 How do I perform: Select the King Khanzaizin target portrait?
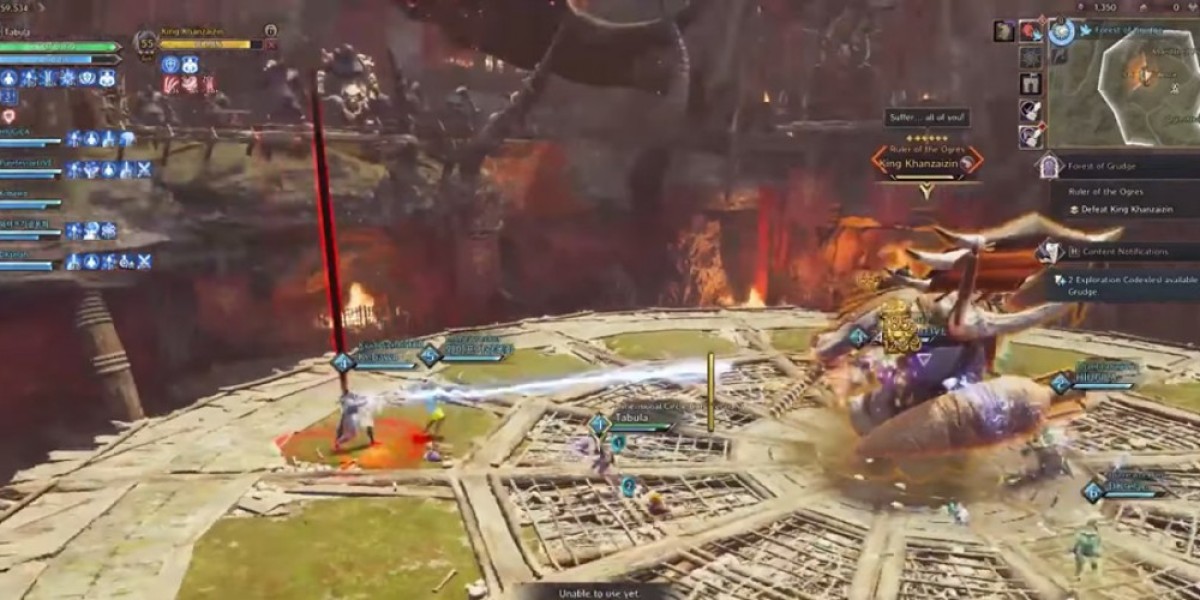(x=146, y=43)
